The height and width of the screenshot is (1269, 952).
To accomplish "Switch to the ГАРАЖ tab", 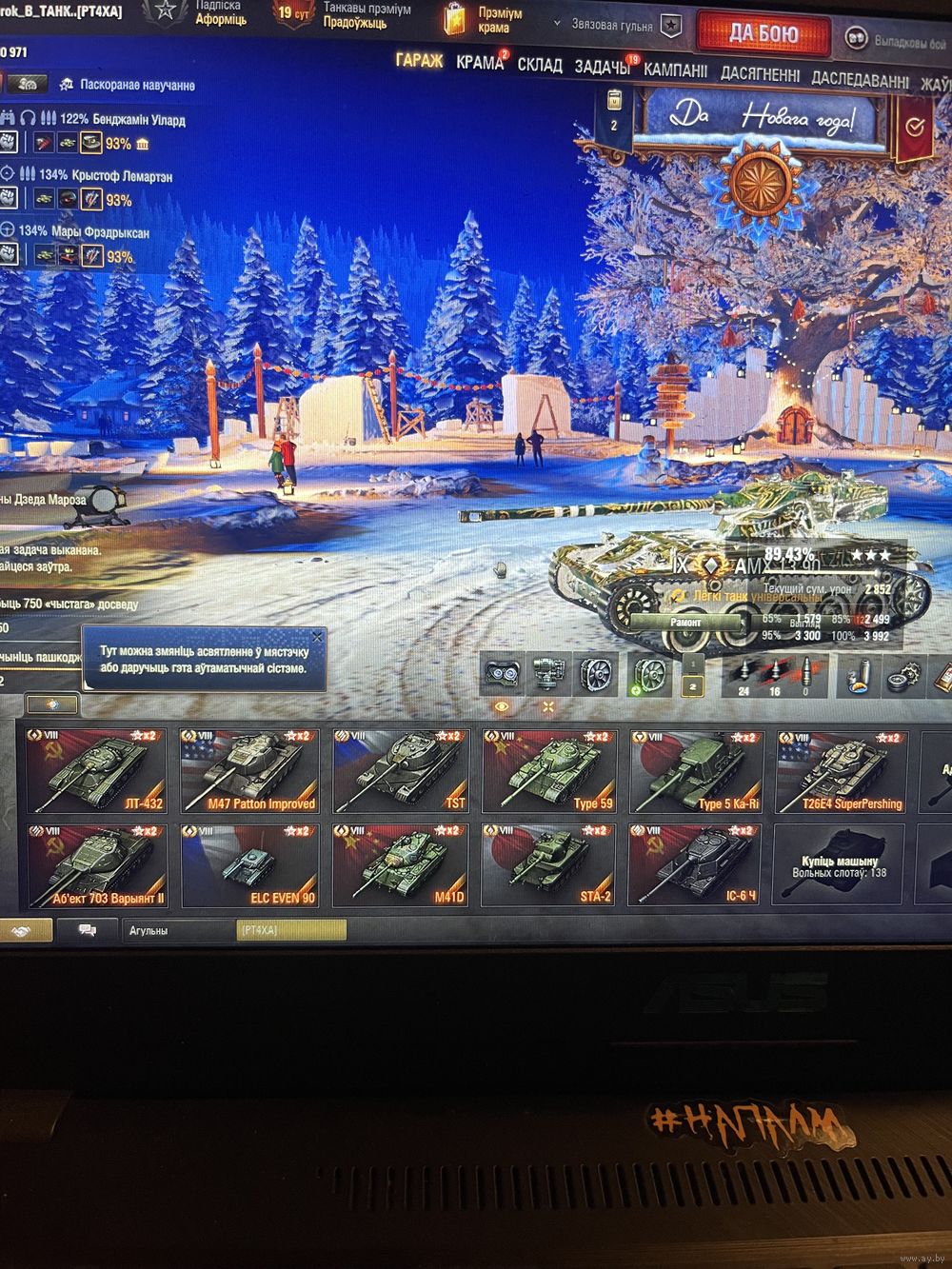I will [419, 62].
